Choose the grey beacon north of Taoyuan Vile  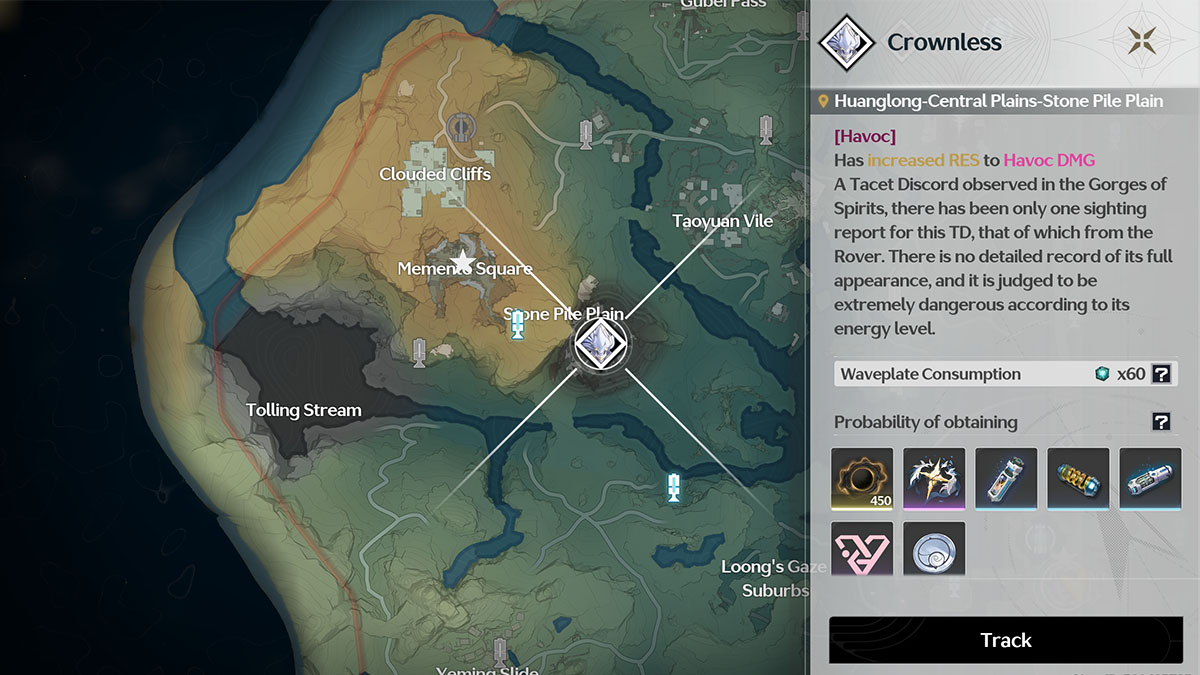pos(766,129)
